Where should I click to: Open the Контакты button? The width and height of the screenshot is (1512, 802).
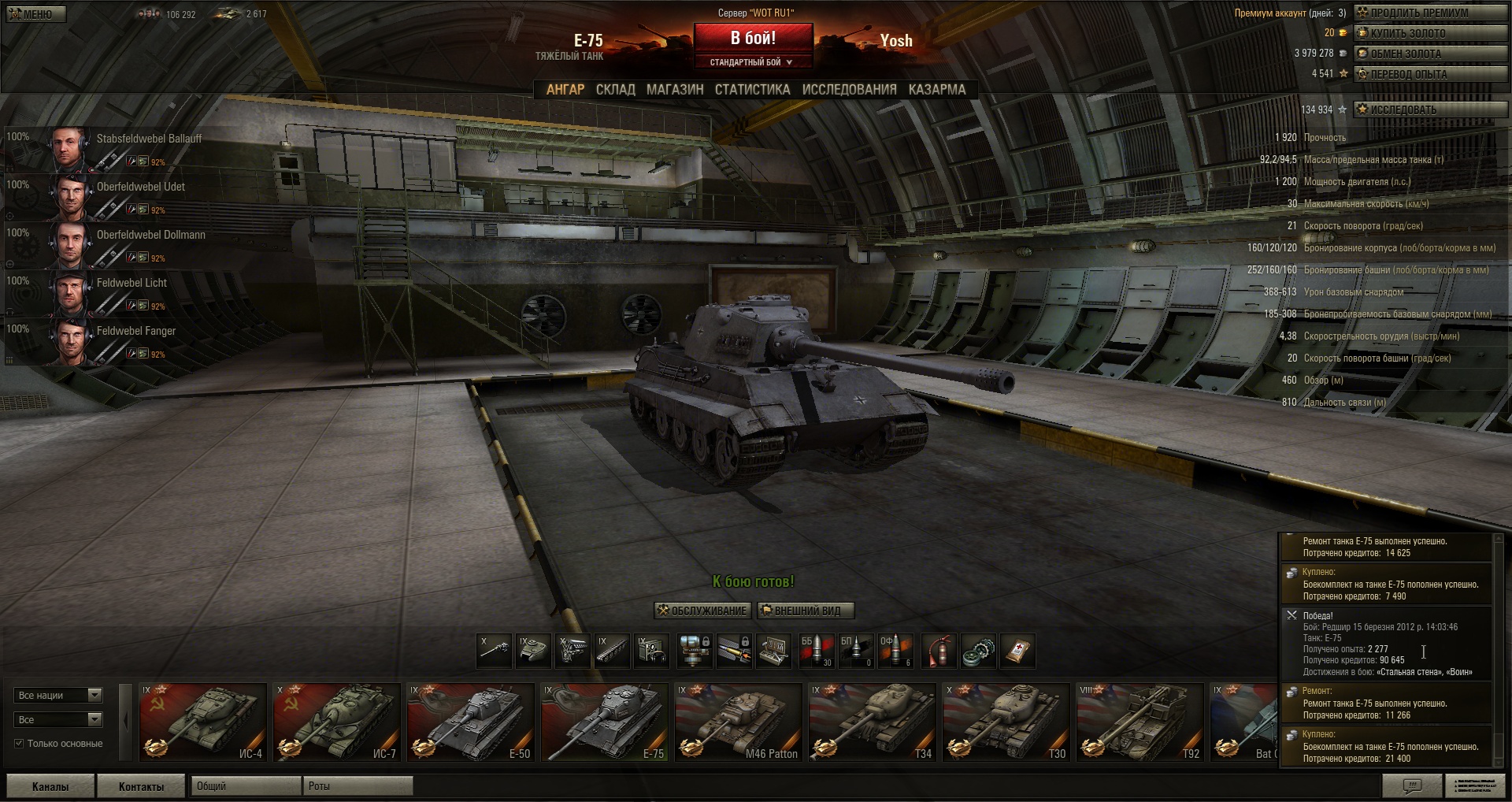coord(141,786)
